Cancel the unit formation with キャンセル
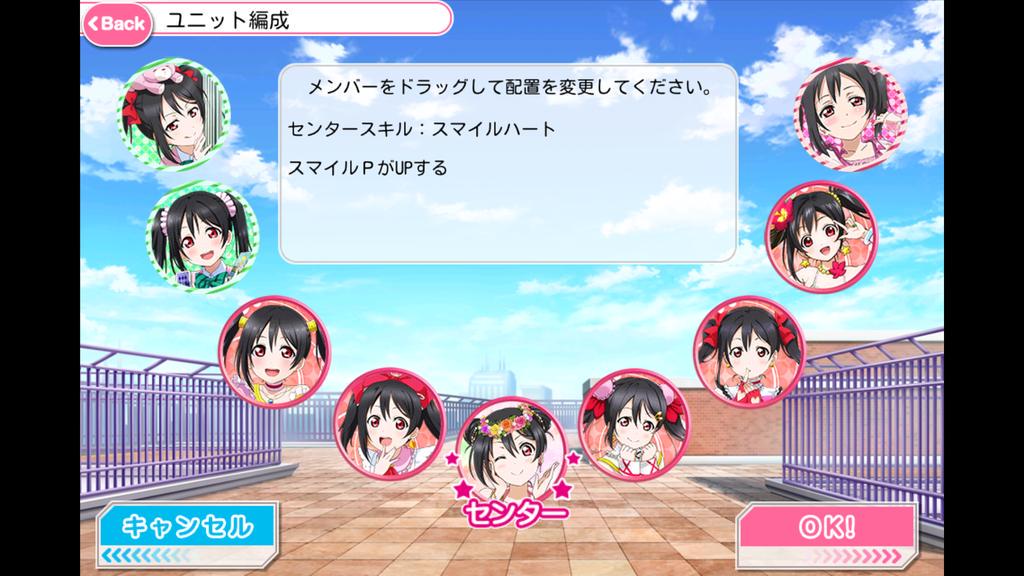 (x=187, y=527)
